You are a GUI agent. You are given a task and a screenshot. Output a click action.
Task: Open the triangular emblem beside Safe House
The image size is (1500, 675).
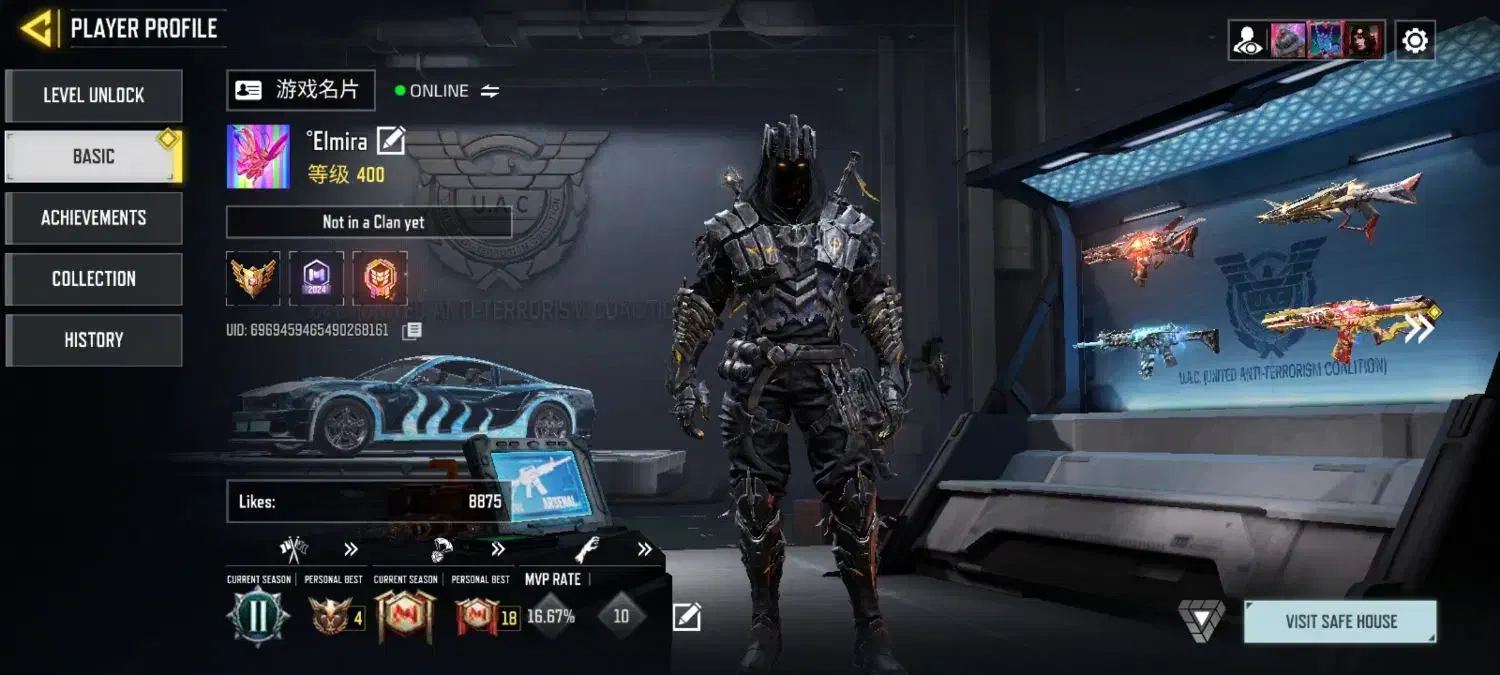[1201, 620]
